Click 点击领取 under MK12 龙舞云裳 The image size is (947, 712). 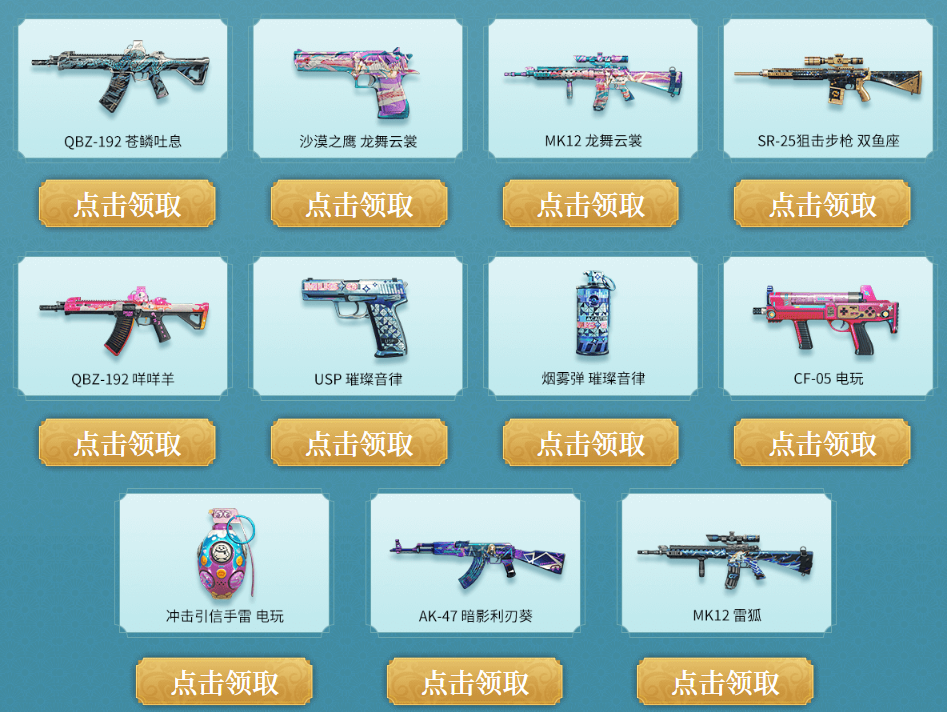[x=591, y=204]
